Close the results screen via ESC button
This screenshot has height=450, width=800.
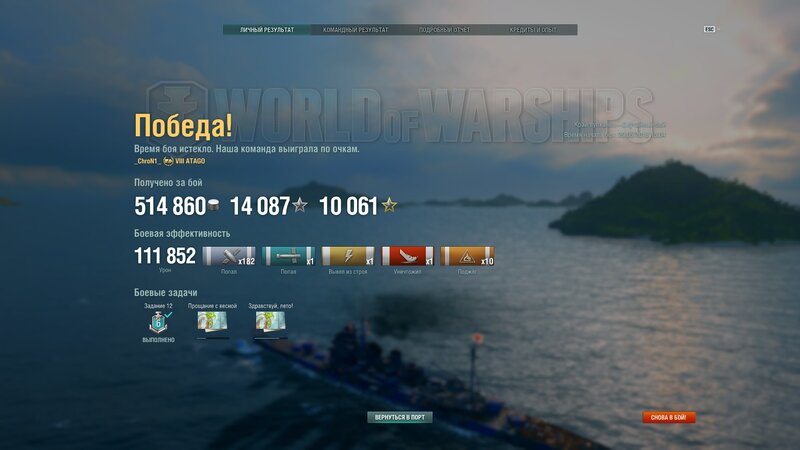pyautogui.click(x=709, y=29)
